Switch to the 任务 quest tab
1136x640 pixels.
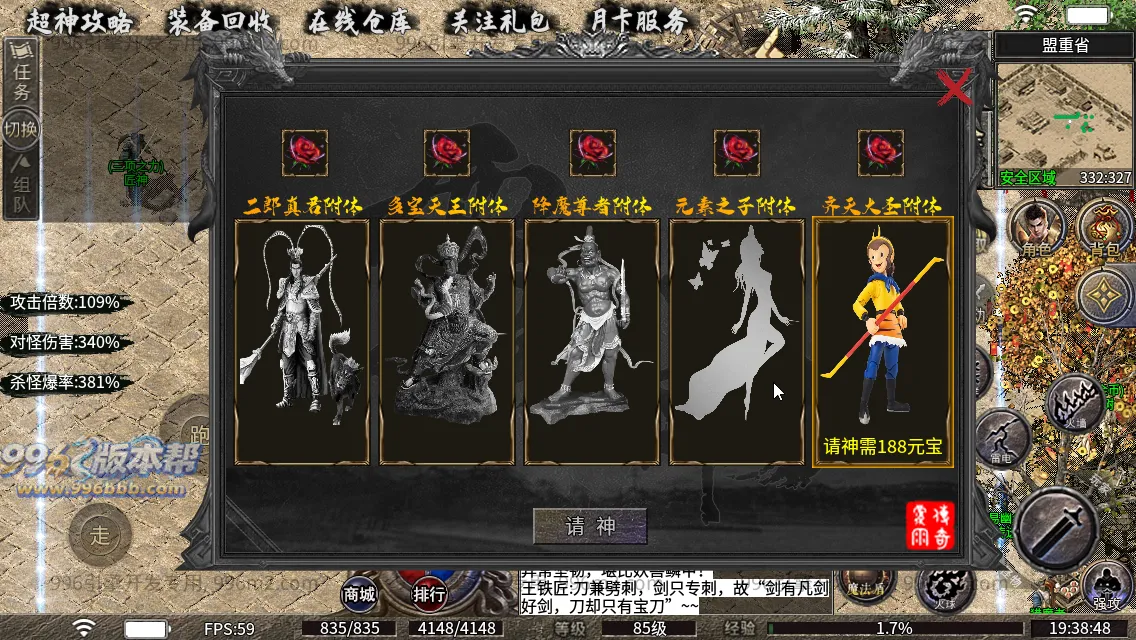point(21,80)
